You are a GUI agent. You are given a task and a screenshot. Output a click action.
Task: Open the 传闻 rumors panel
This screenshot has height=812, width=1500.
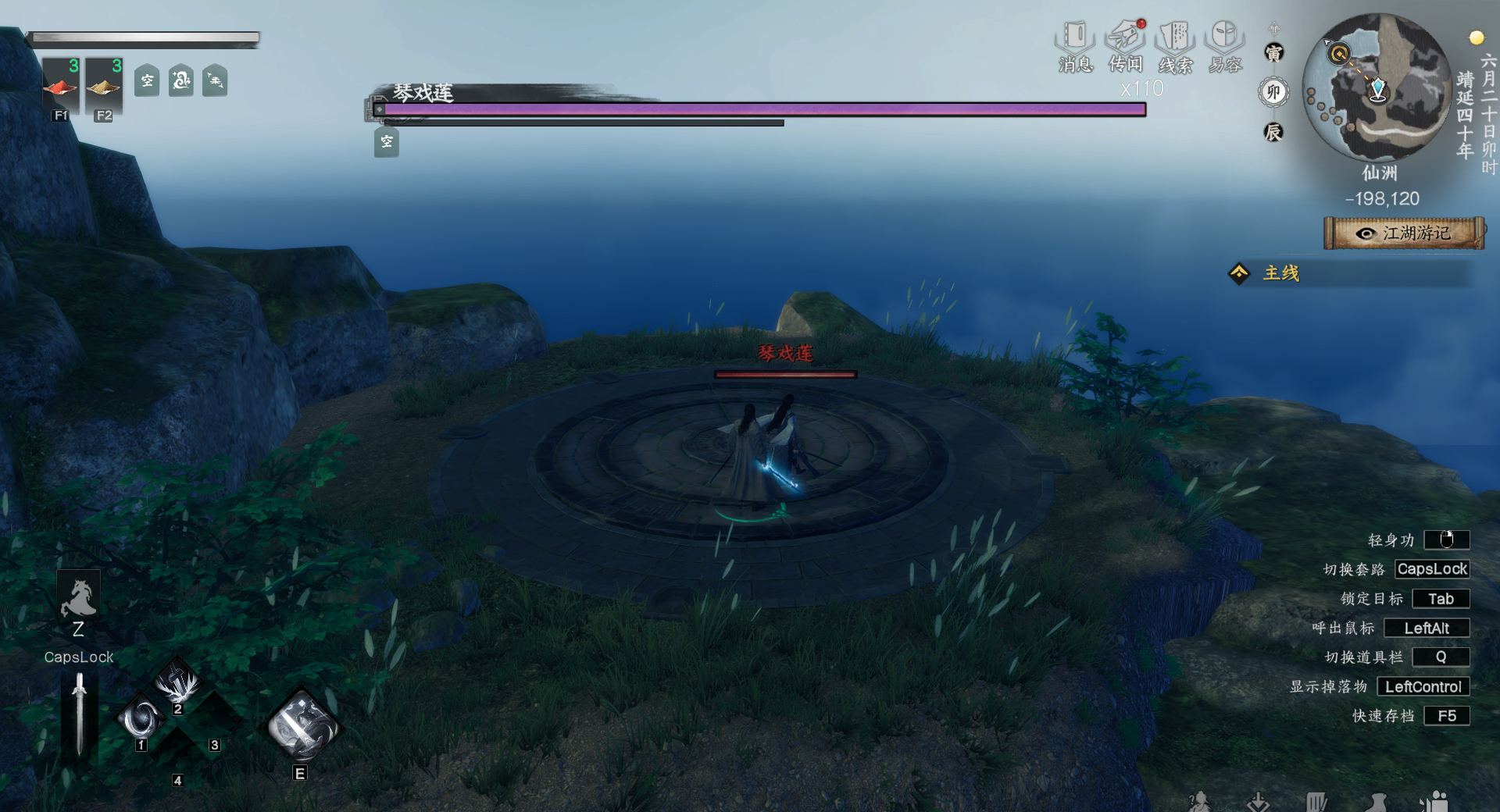pyautogui.click(x=1126, y=47)
